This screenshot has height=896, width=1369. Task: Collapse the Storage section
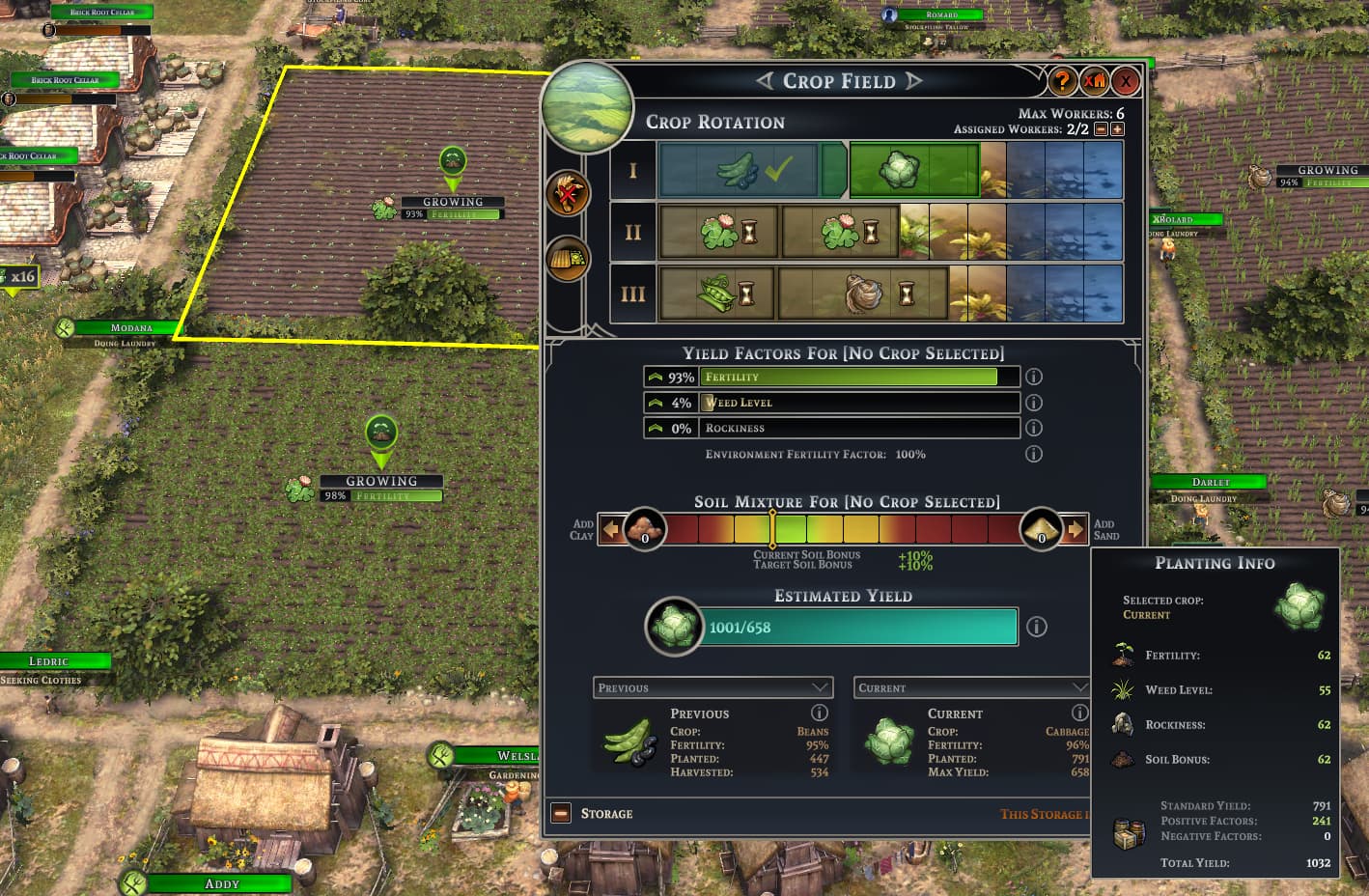pyautogui.click(x=561, y=814)
